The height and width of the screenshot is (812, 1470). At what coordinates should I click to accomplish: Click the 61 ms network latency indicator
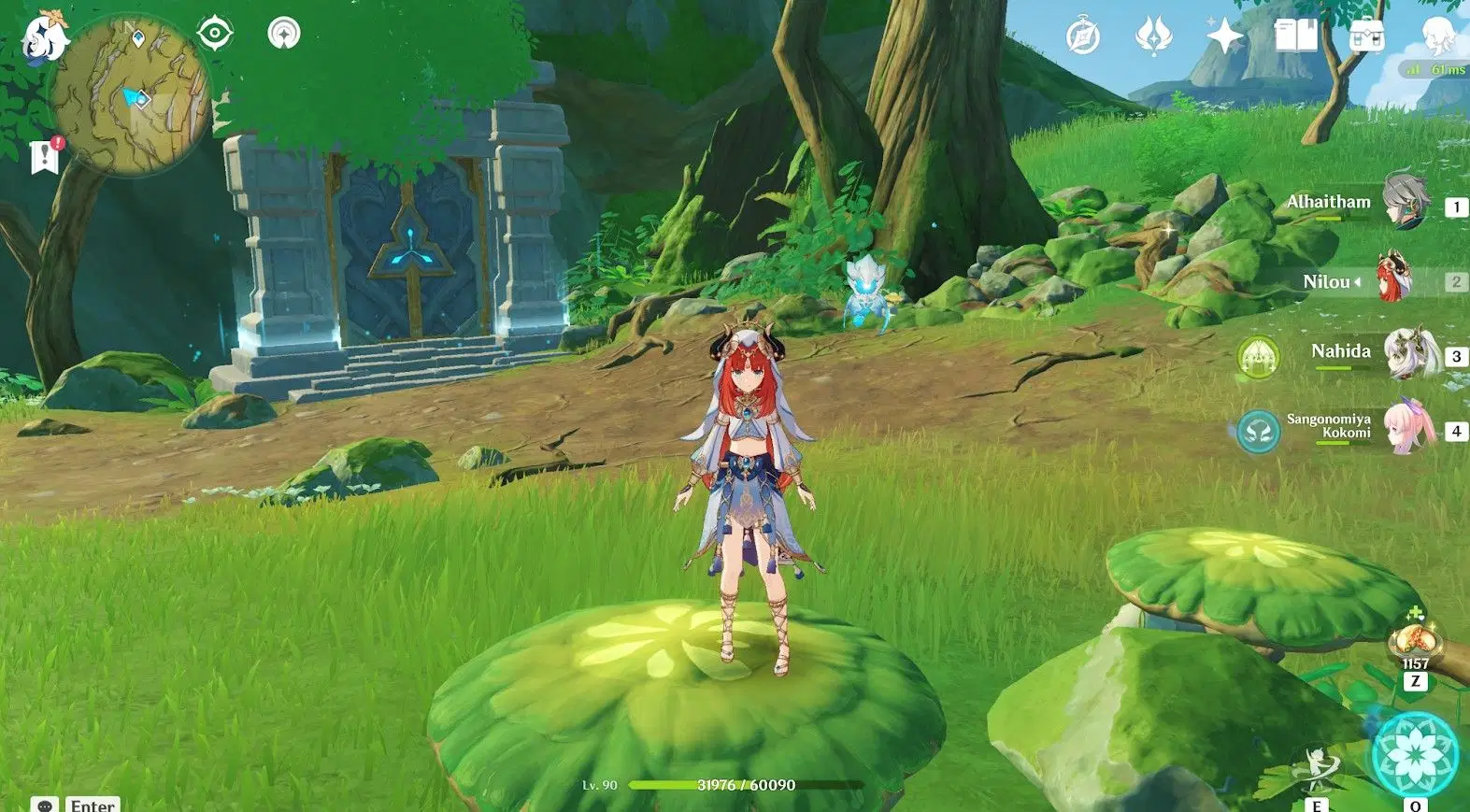tap(1434, 69)
